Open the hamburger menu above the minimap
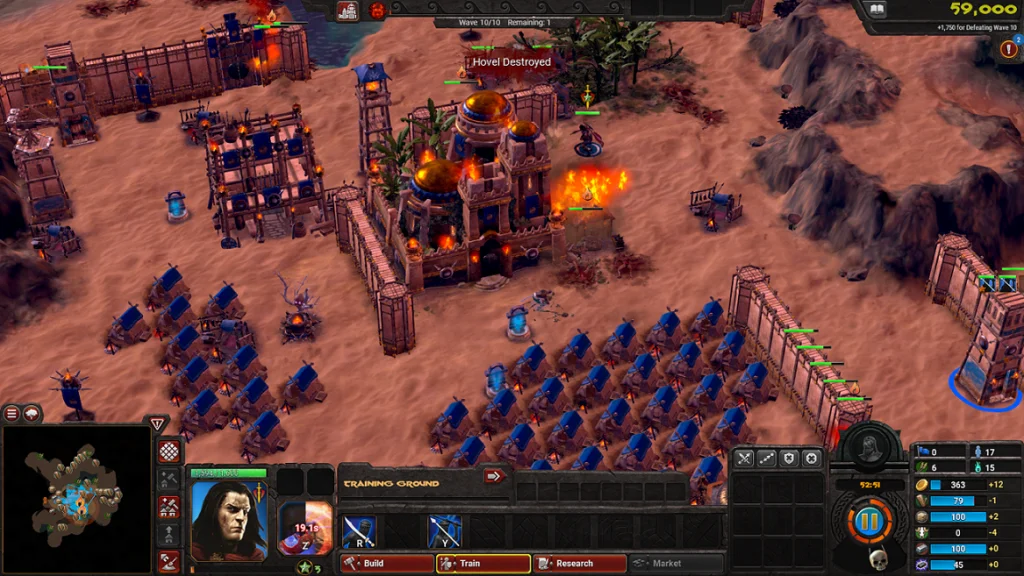The height and width of the screenshot is (576, 1024). pos(12,413)
